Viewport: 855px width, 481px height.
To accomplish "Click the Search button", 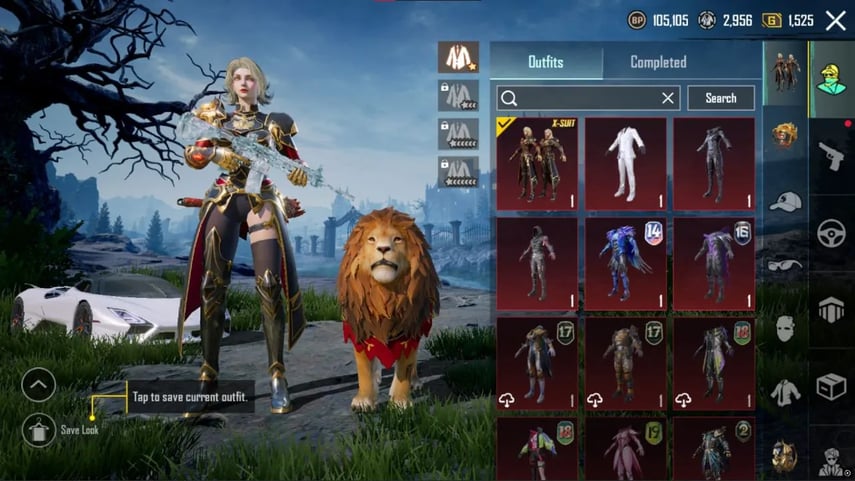I will 720,98.
